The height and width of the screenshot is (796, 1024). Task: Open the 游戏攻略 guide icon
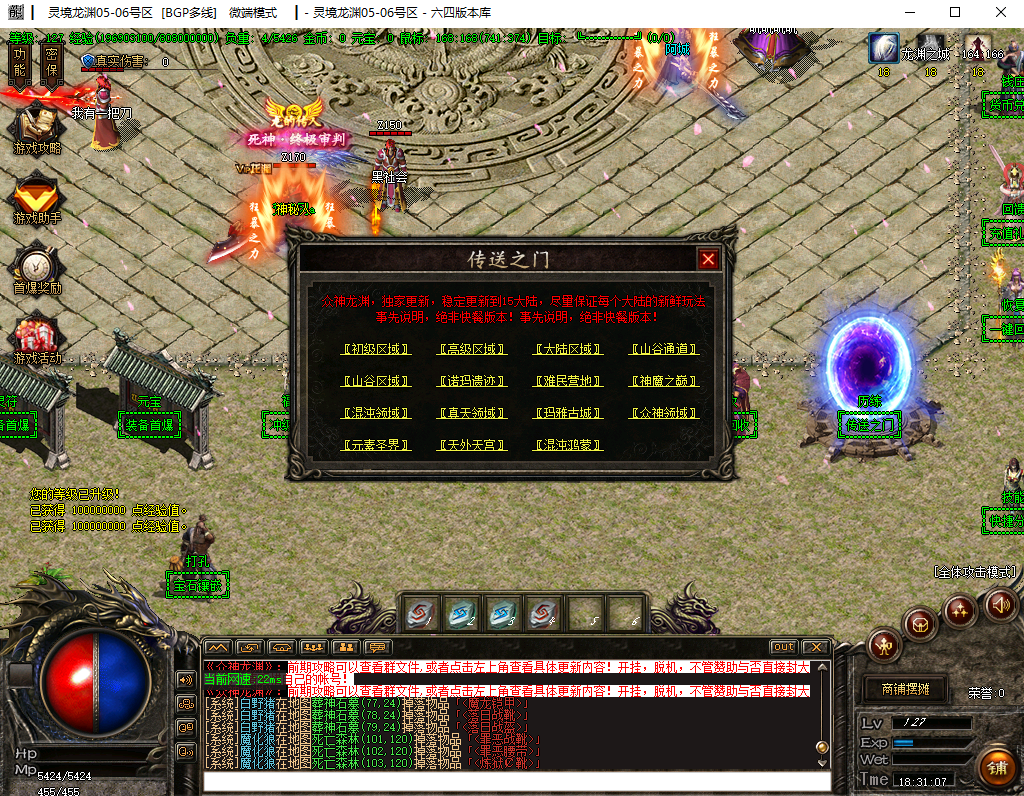click(x=36, y=128)
